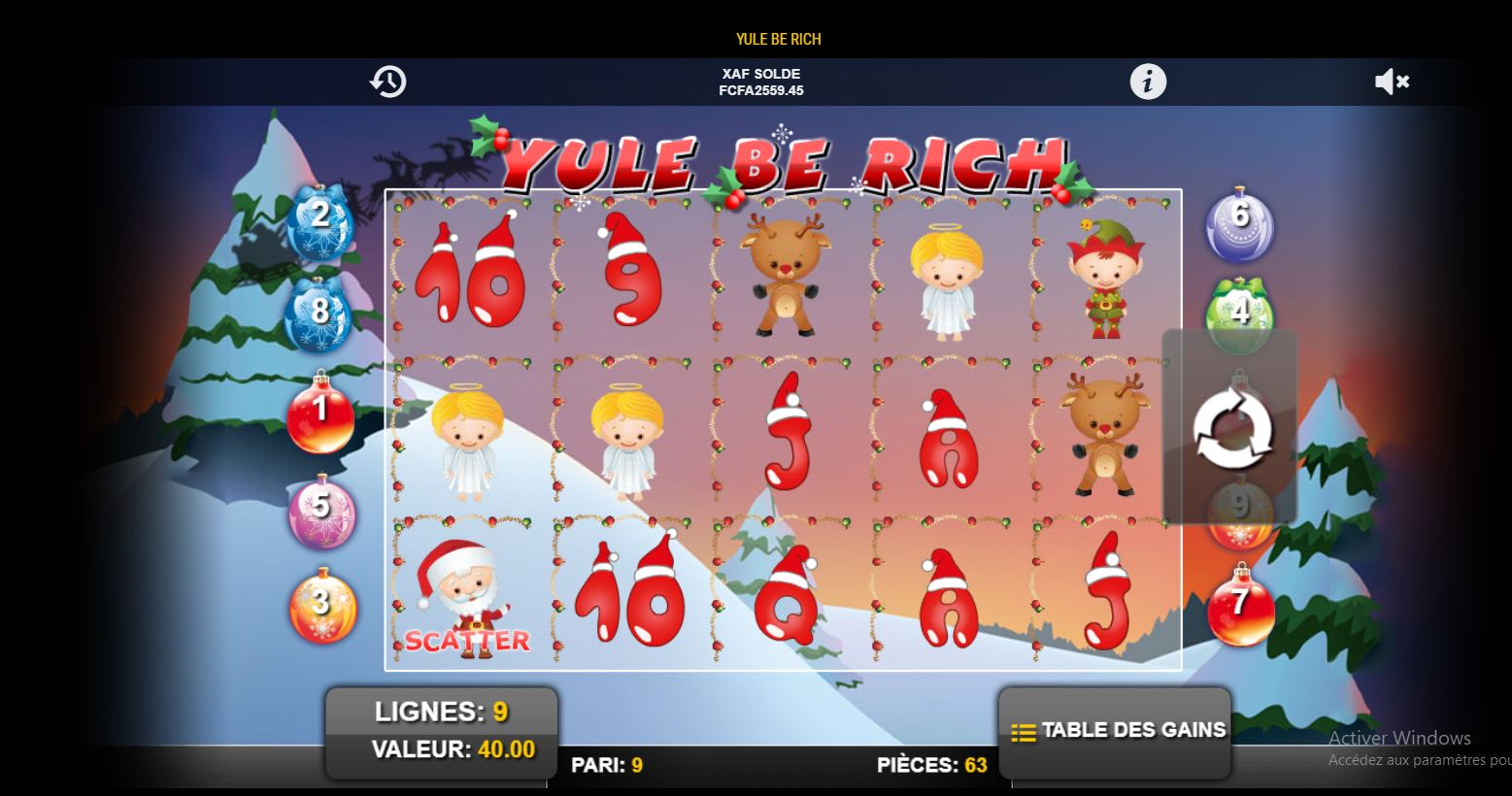Show game info with the i icon

pos(1148,82)
